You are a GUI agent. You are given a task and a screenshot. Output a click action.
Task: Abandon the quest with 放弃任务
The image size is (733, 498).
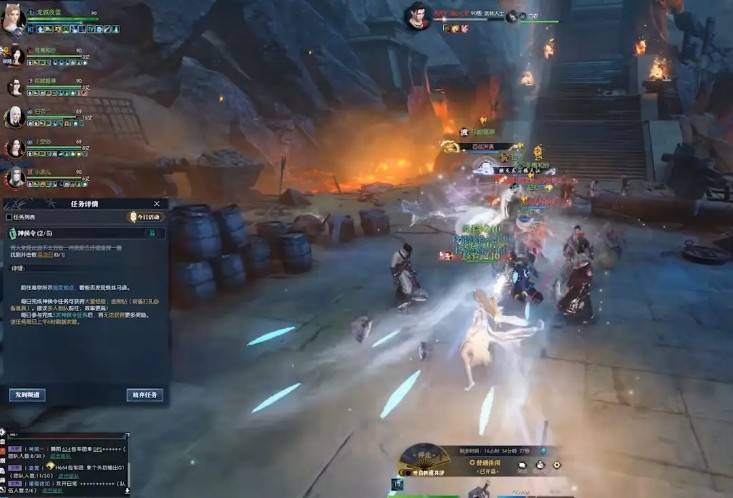[x=145, y=395]
